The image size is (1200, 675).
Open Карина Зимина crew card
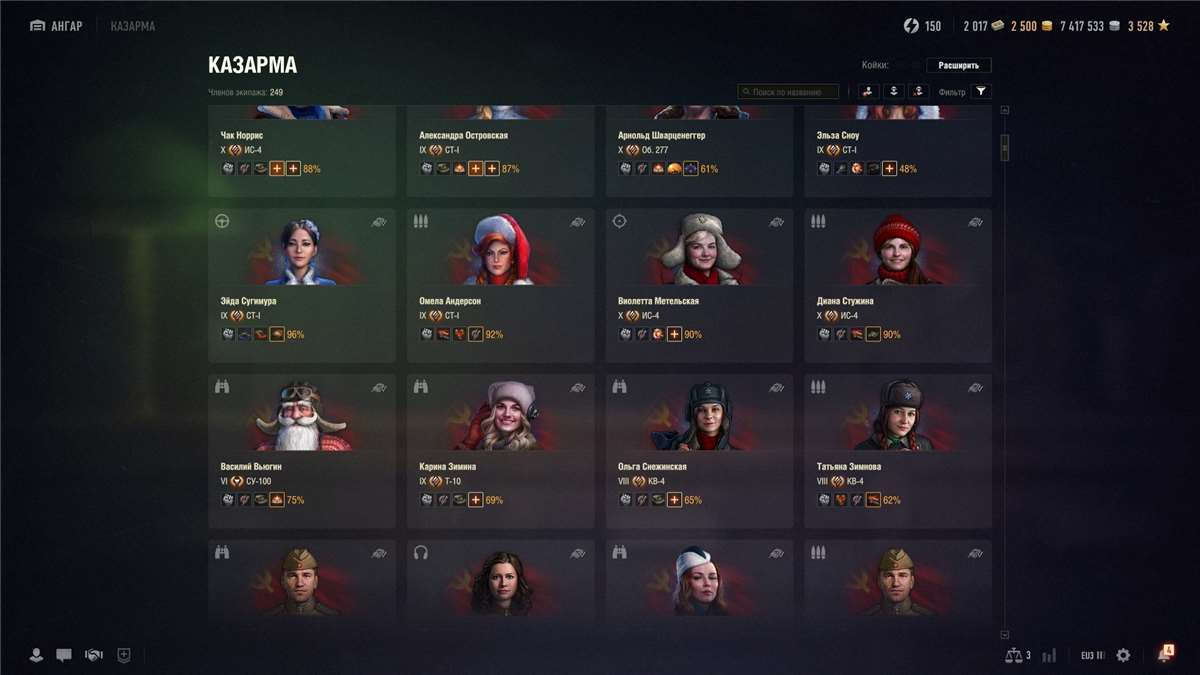(x=500, y=451)
